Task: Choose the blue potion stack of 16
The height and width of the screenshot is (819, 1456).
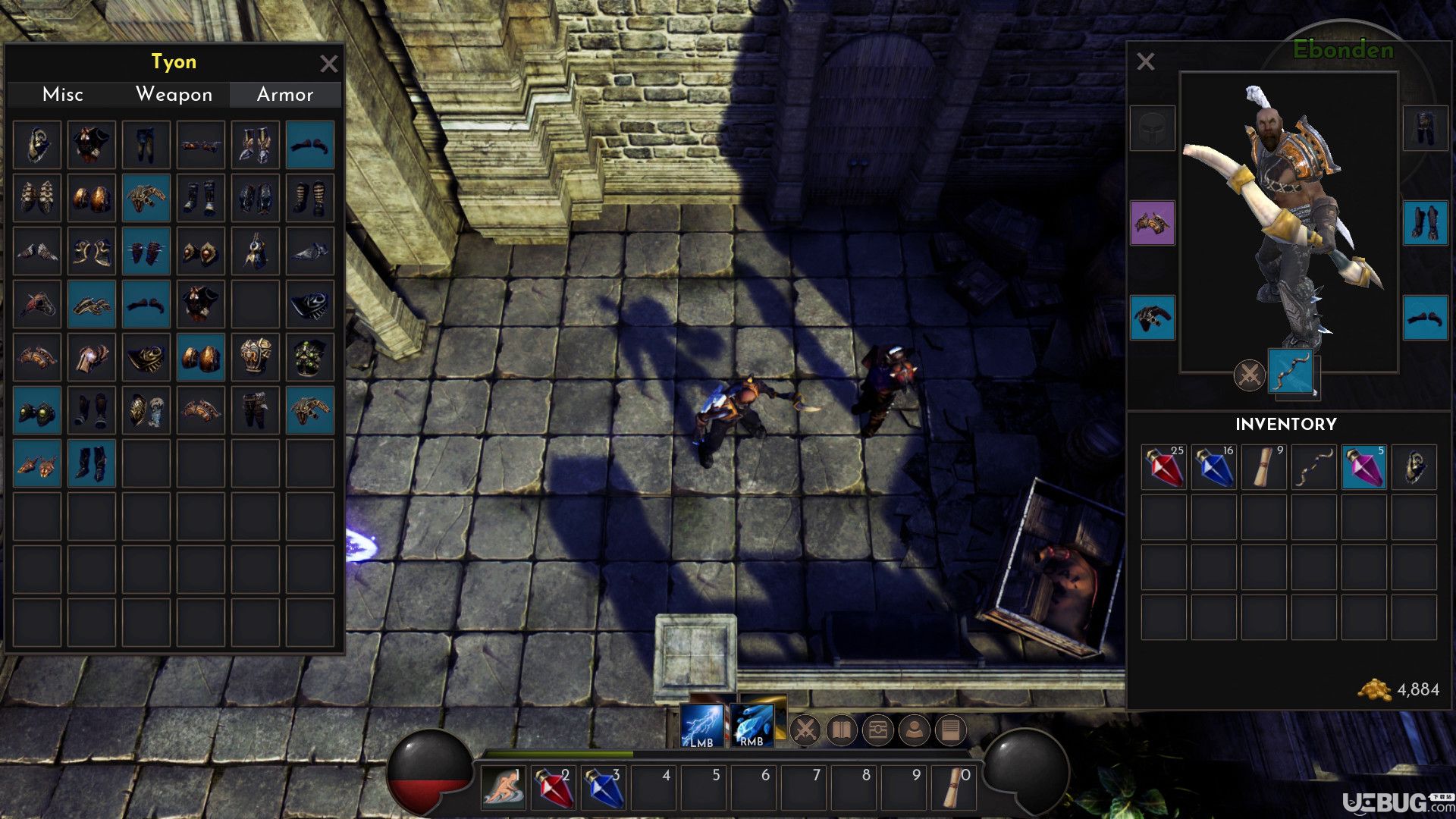Action: [1214, 467]
